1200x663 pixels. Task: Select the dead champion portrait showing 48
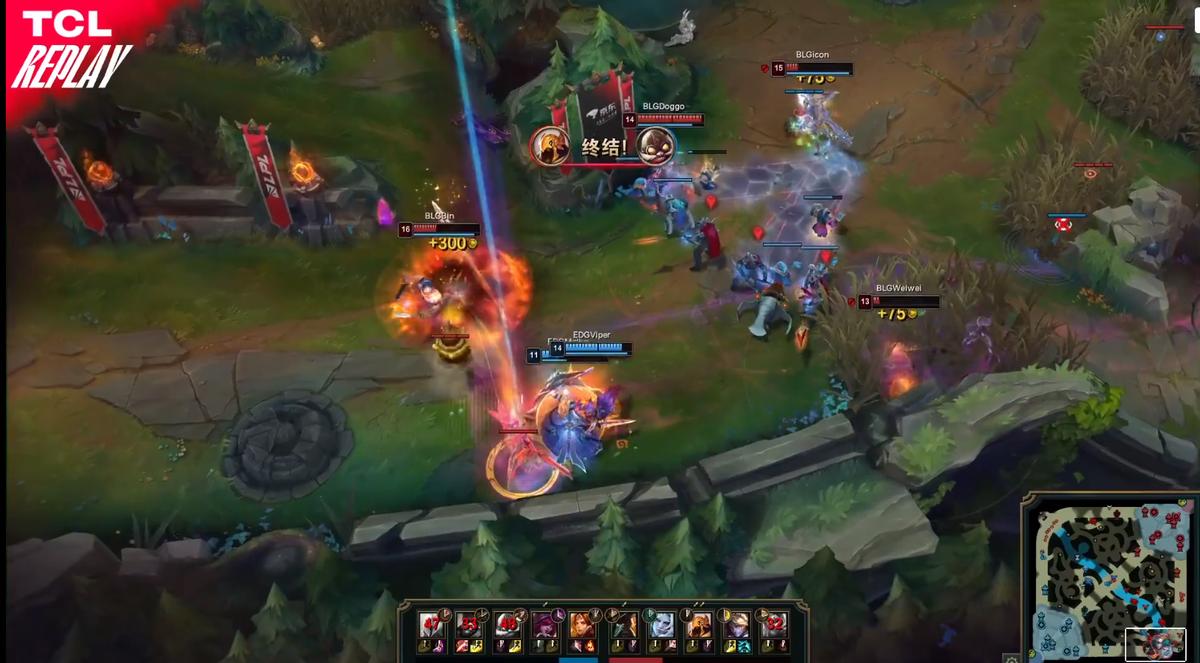click(506, 625)
